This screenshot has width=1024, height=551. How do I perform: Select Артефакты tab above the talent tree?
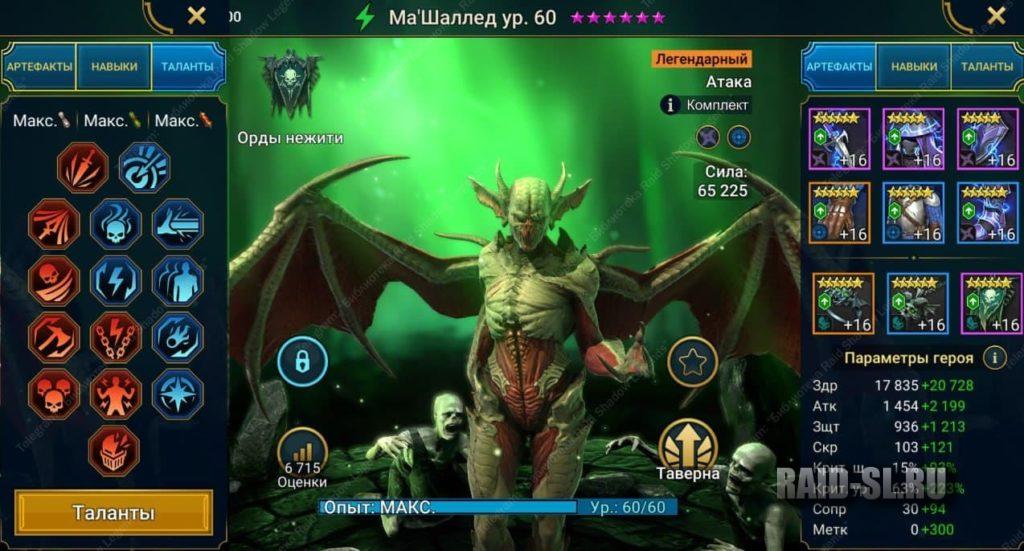point(40,66)
